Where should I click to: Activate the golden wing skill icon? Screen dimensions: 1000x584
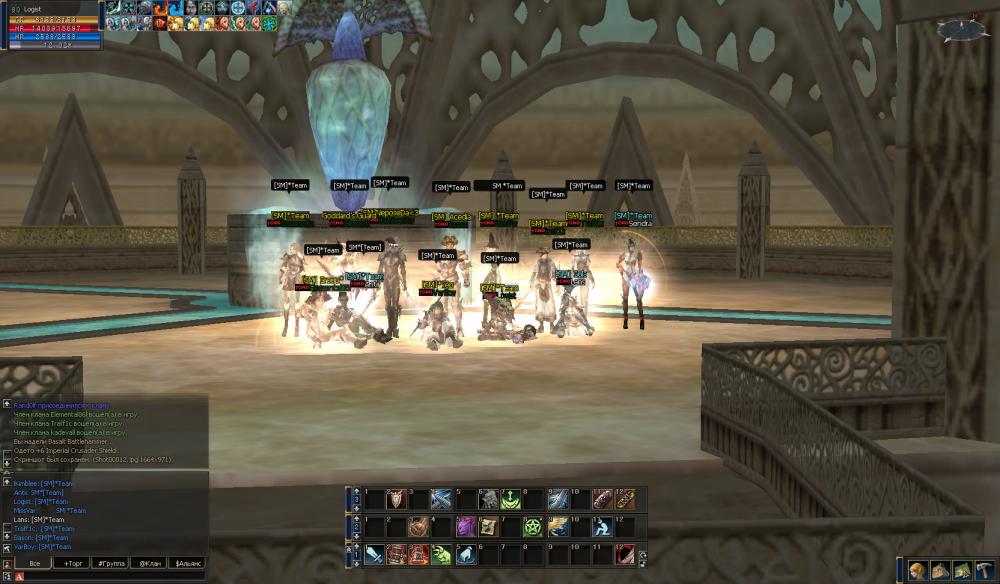pos(557,526)
